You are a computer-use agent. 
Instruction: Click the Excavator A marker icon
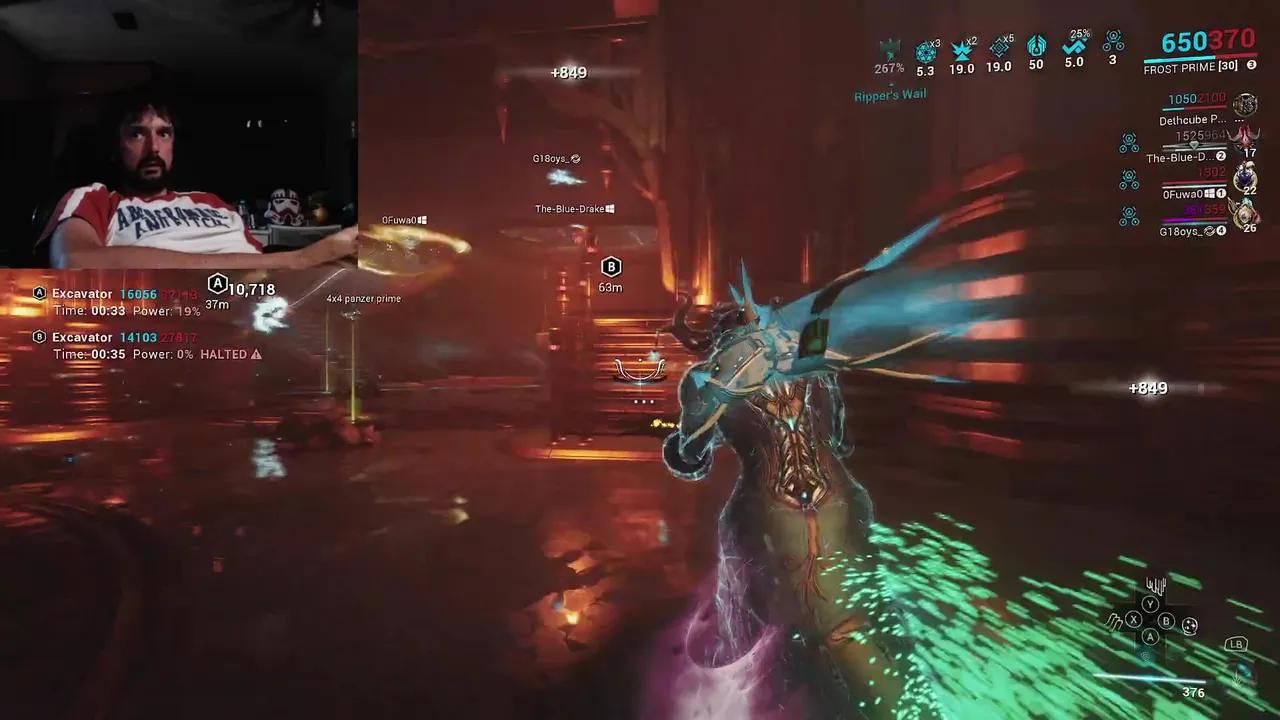coord(39,293)
